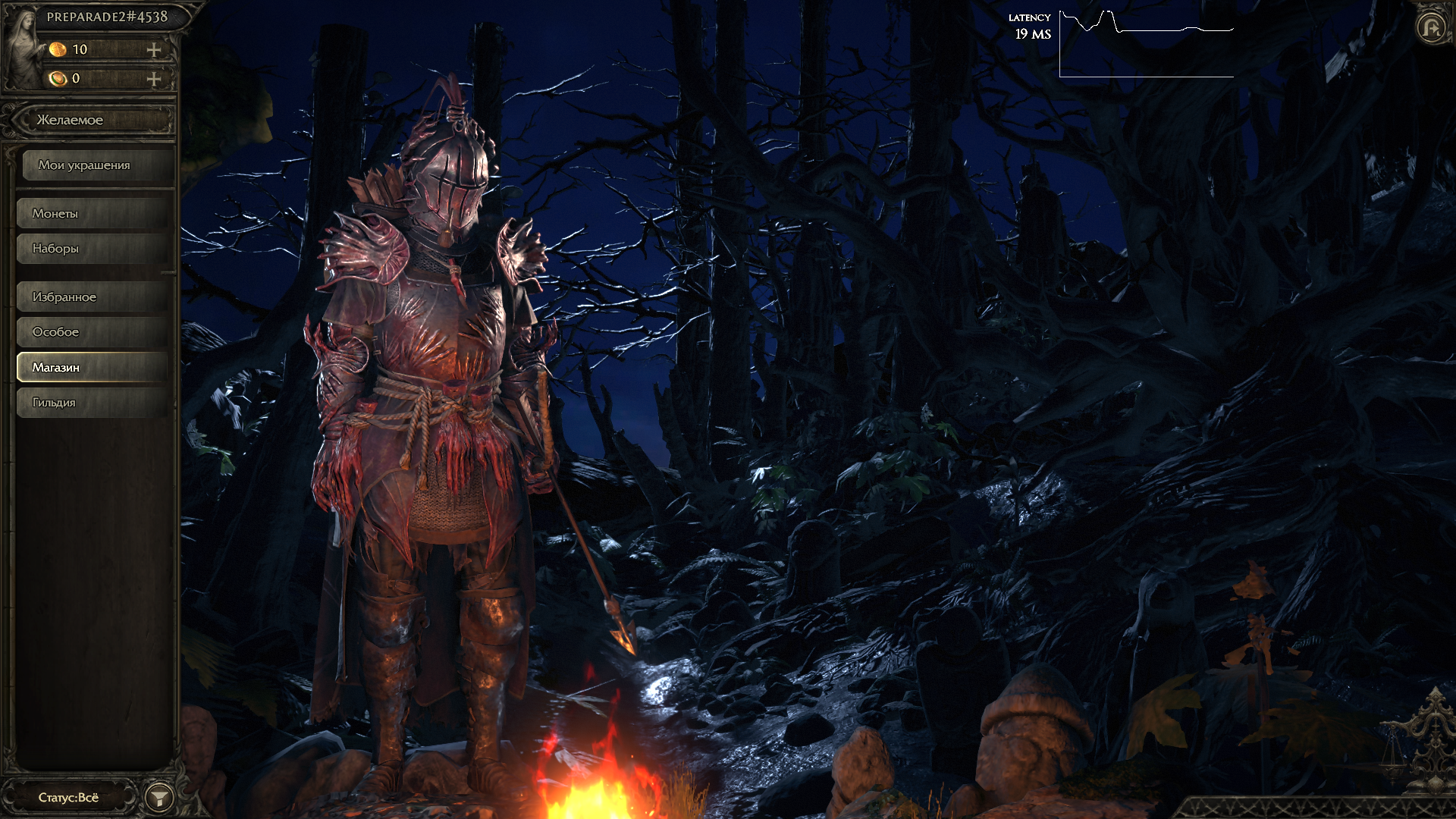Image resolution: width=1456 pixels, height=819 pixels.
Task: Switch to the Гильдия guild section
Action: pyautogui.click(x=93, y=403)
